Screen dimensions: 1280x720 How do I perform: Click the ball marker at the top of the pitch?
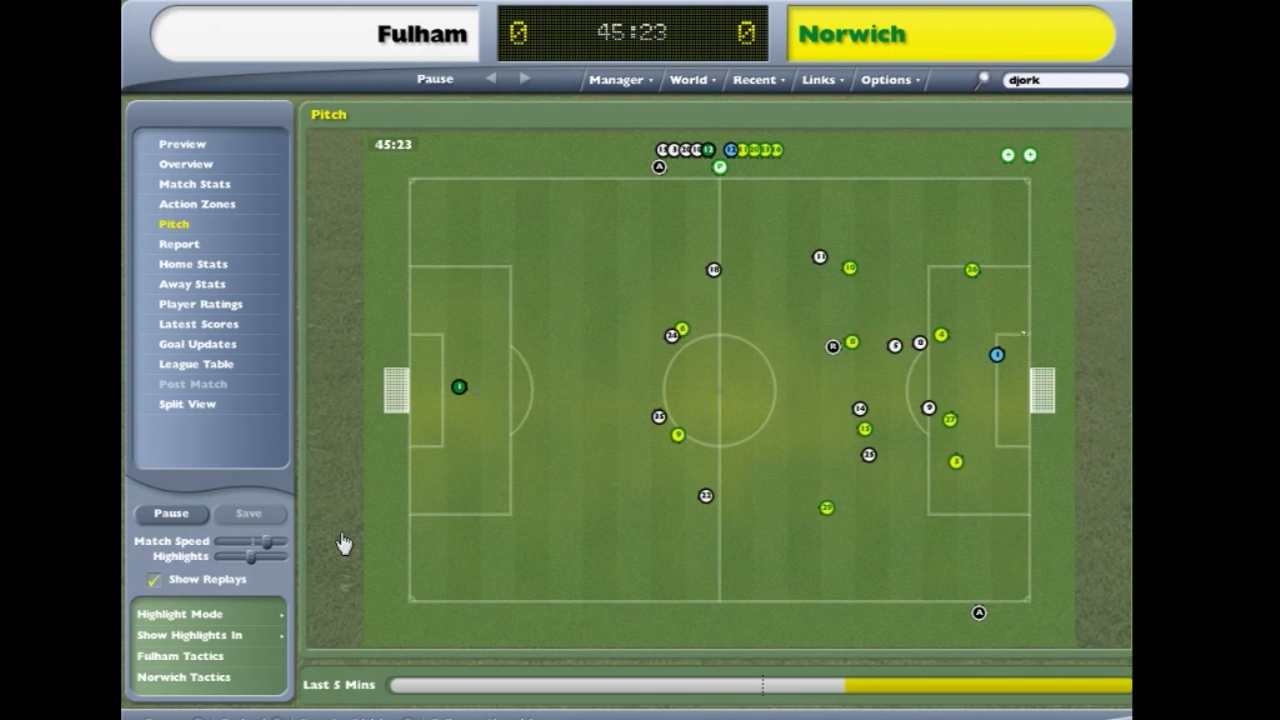(720, 167)
